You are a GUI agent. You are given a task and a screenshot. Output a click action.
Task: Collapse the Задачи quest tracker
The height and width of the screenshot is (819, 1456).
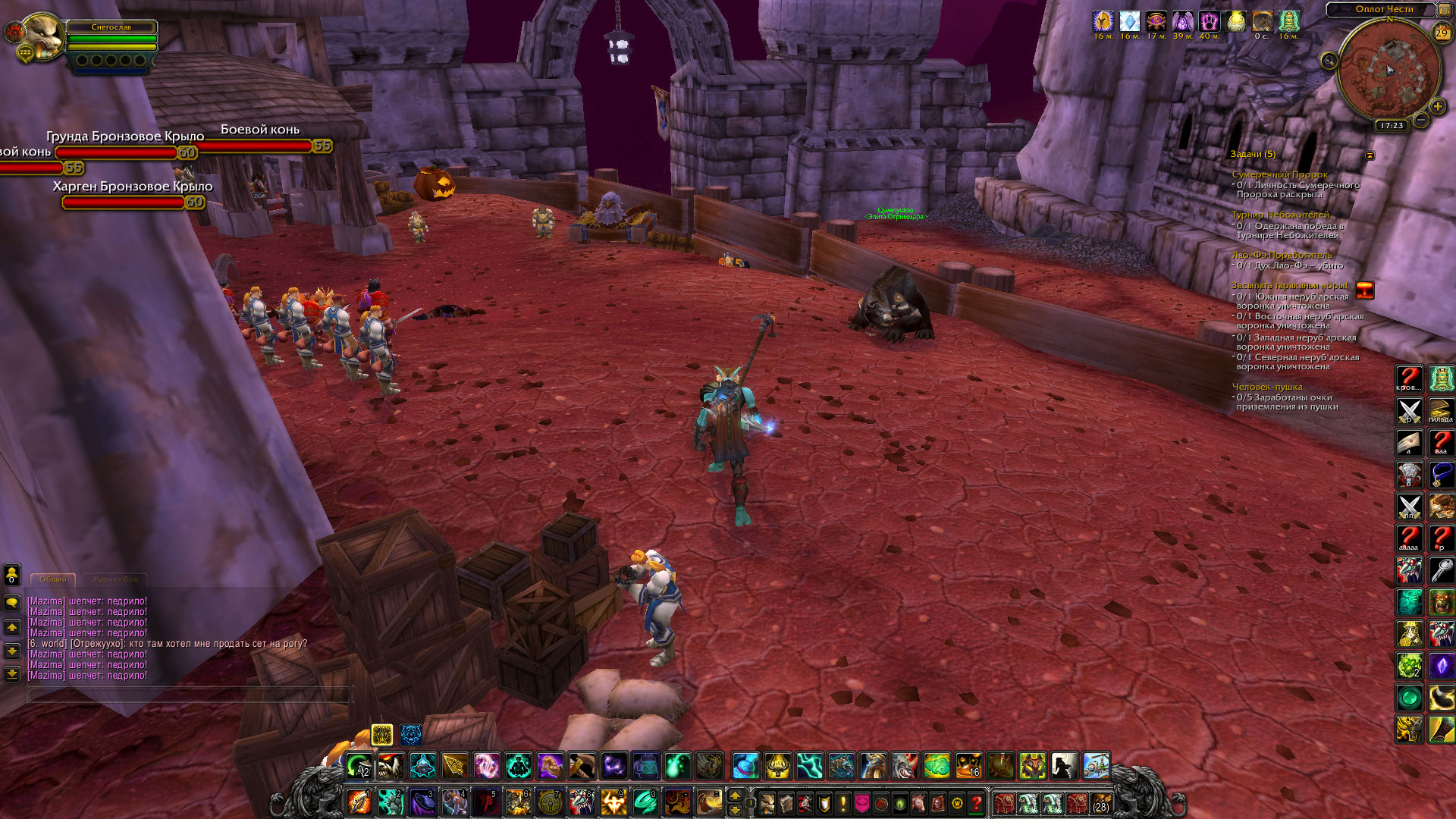pyautogui.click(x=1370, y=155)
